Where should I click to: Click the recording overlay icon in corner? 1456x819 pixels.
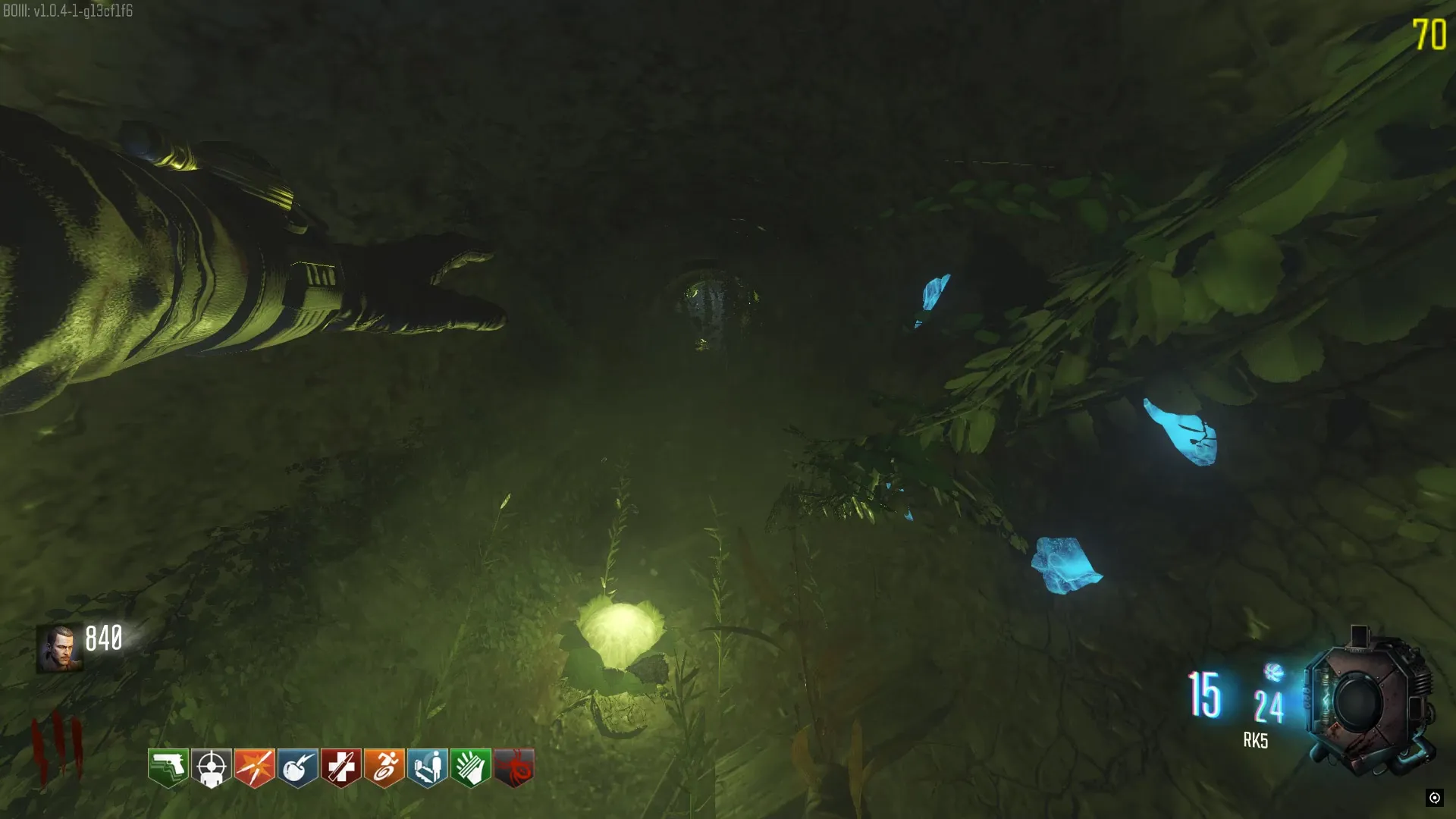(x=1434, y=797)
